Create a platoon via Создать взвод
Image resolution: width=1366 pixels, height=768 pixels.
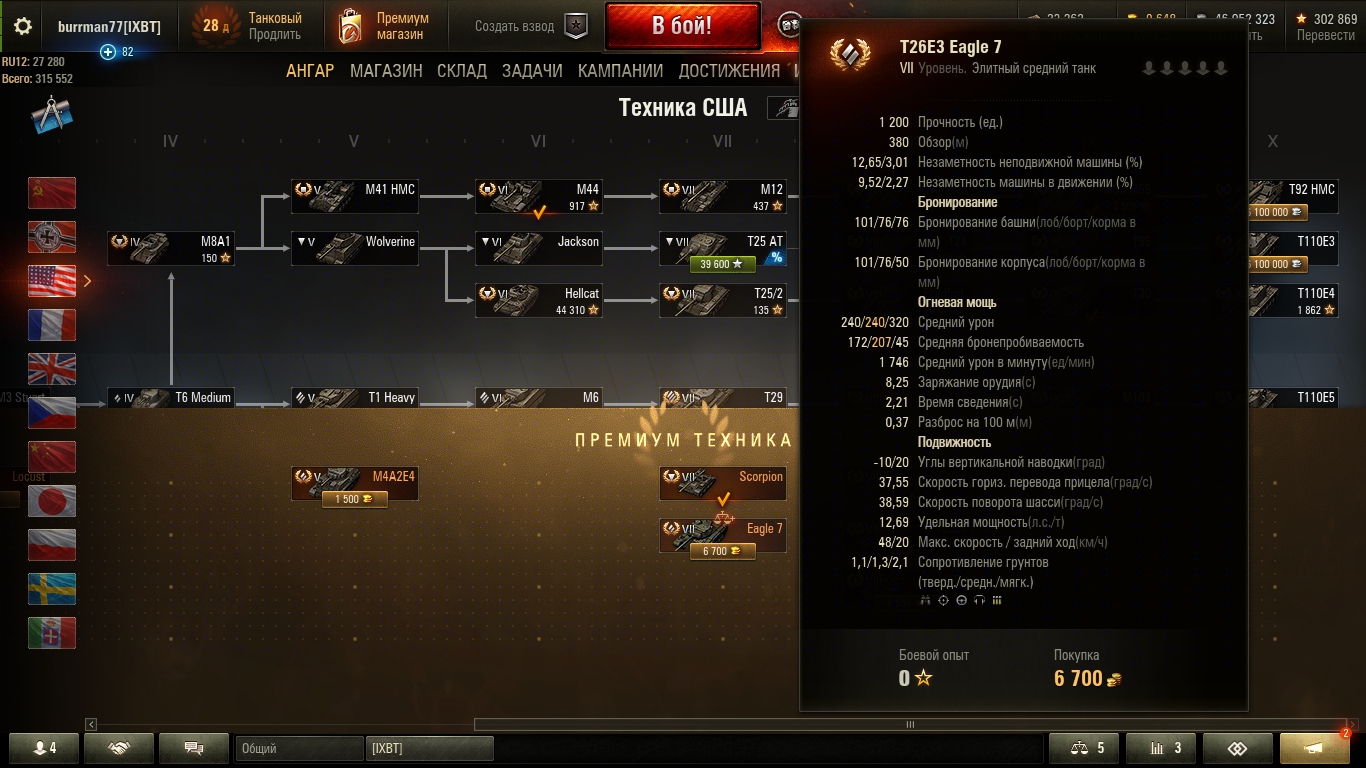tap(530, 26)
